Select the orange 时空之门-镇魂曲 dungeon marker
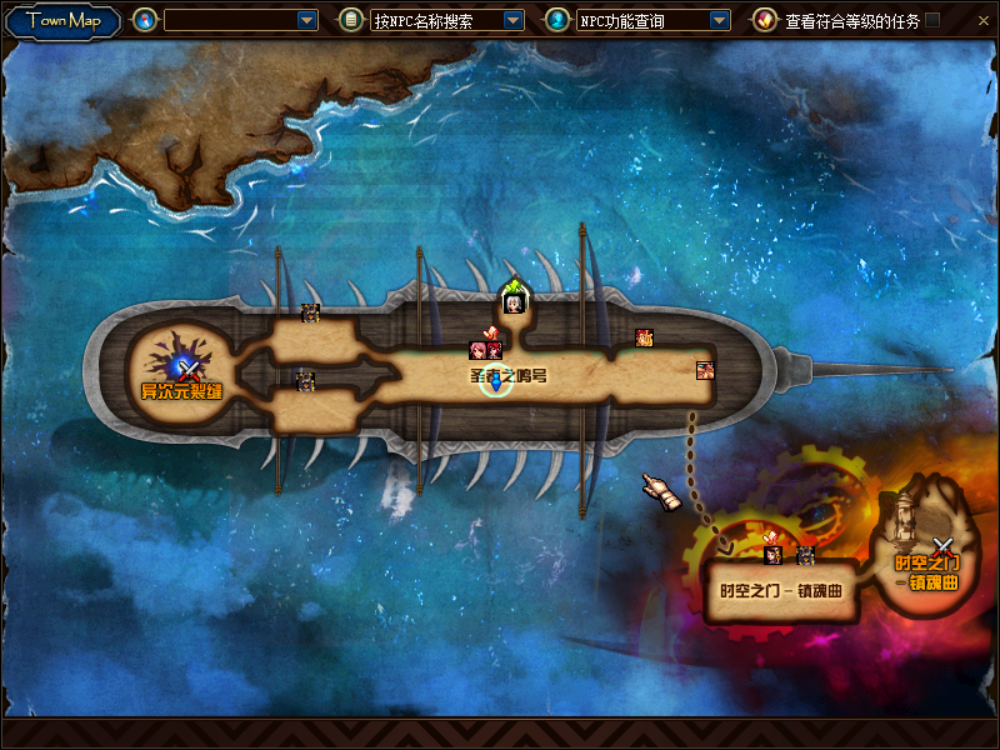 pyautogui.click(x=941, y=547)
